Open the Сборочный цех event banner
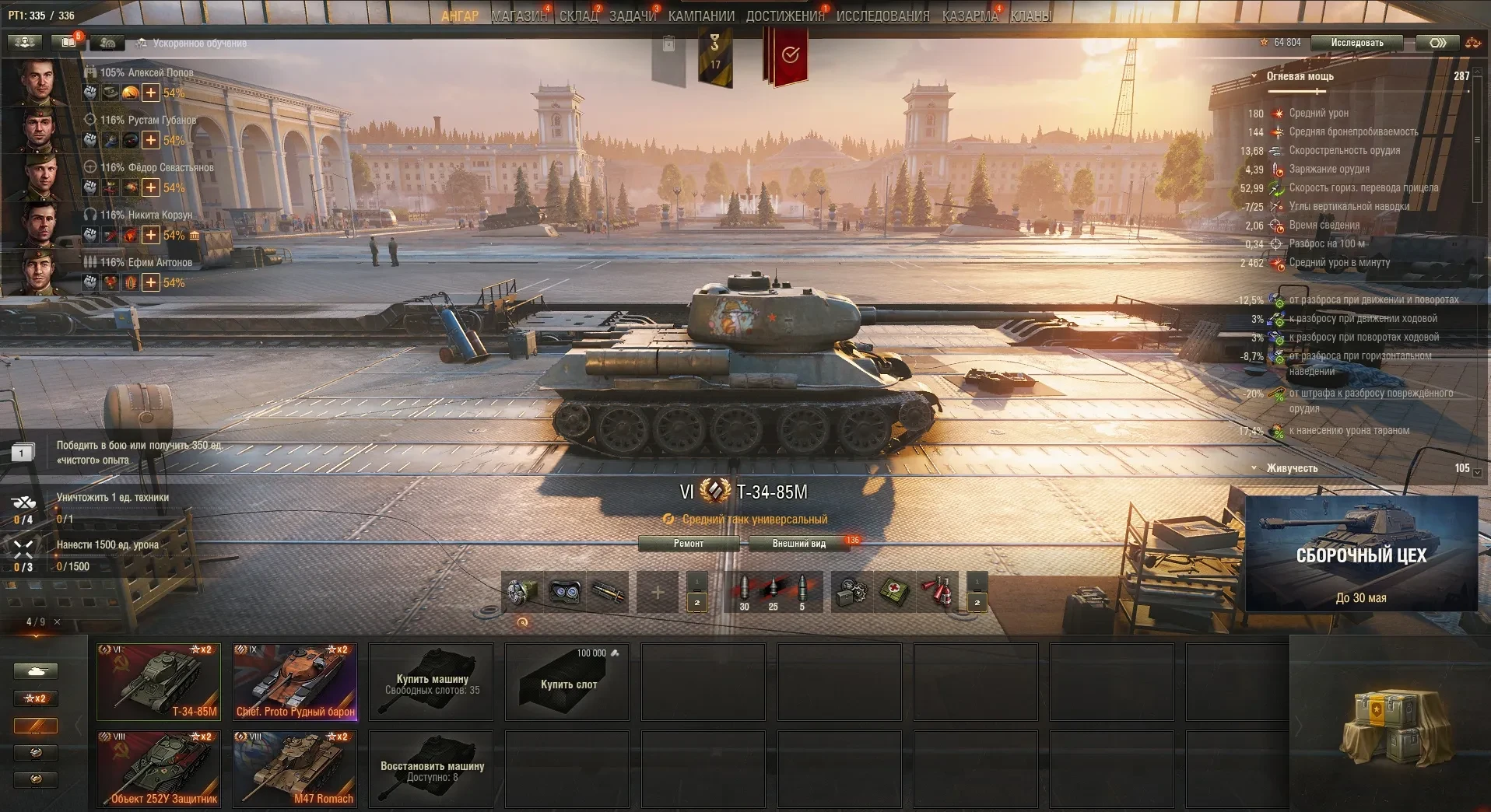The image size is (1491, 812). (x=1361, y=554)
